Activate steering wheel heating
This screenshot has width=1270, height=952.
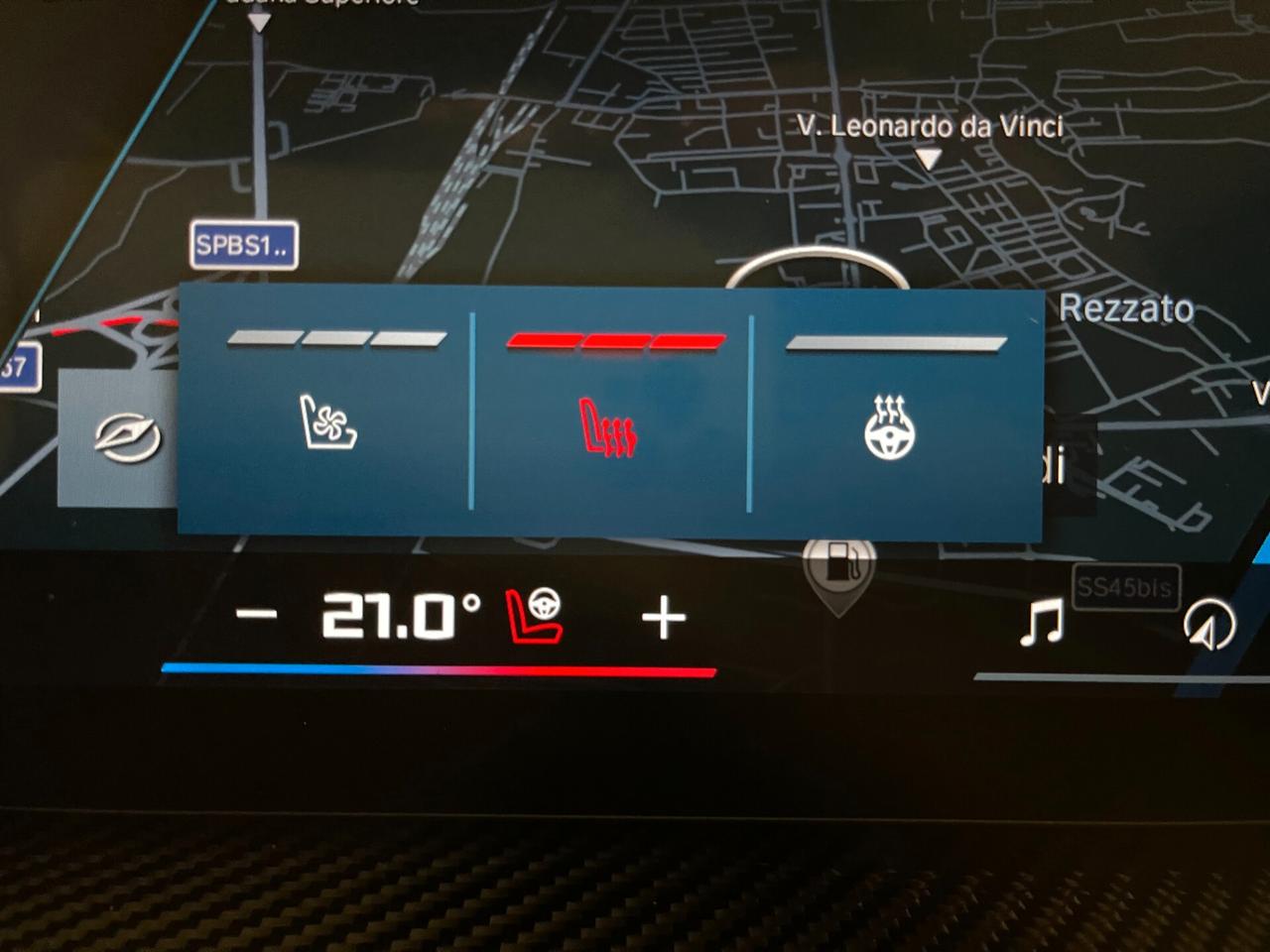pos(889,428)
